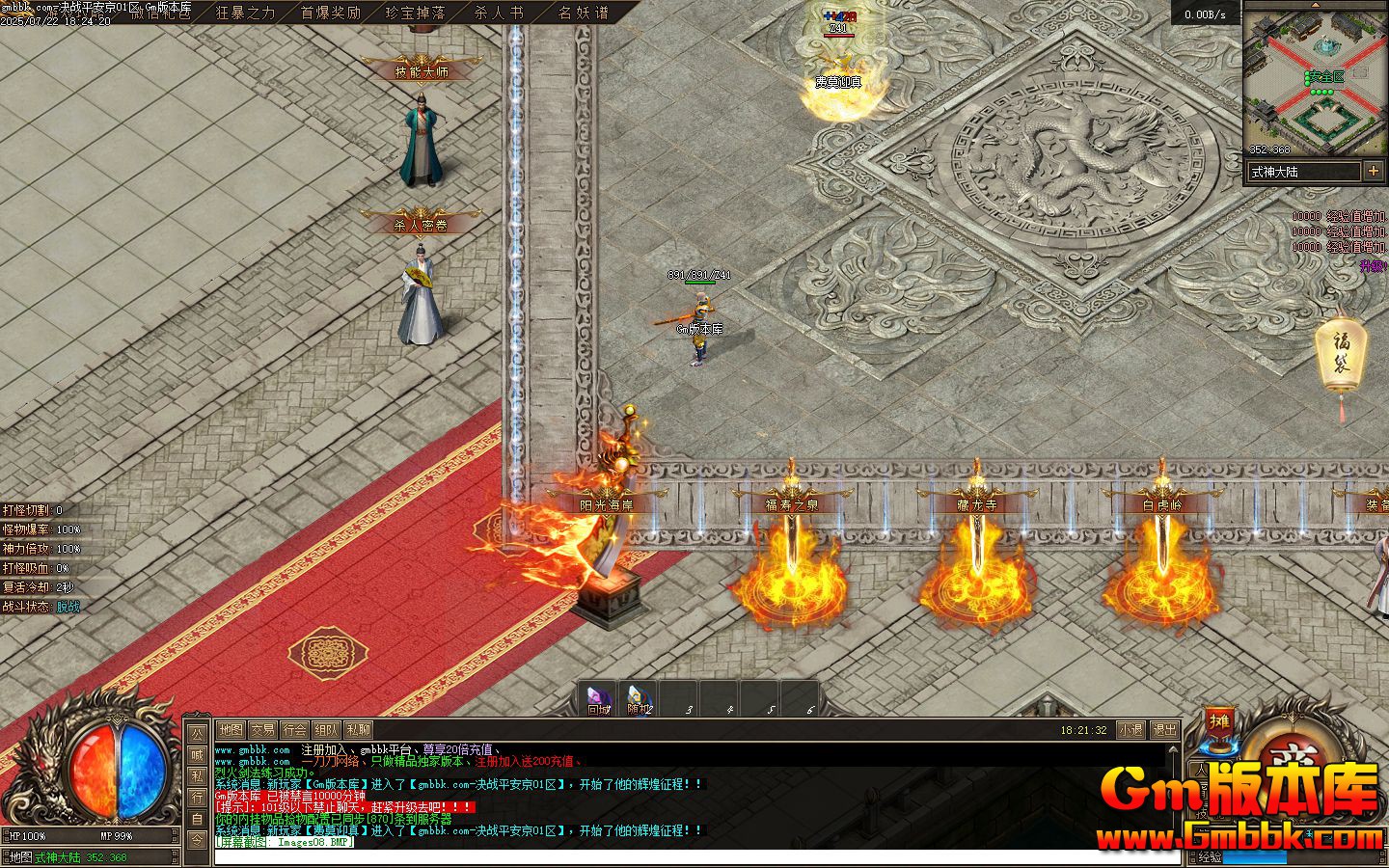Toggle the 喊 shout chat channel

tap(197, 755)
